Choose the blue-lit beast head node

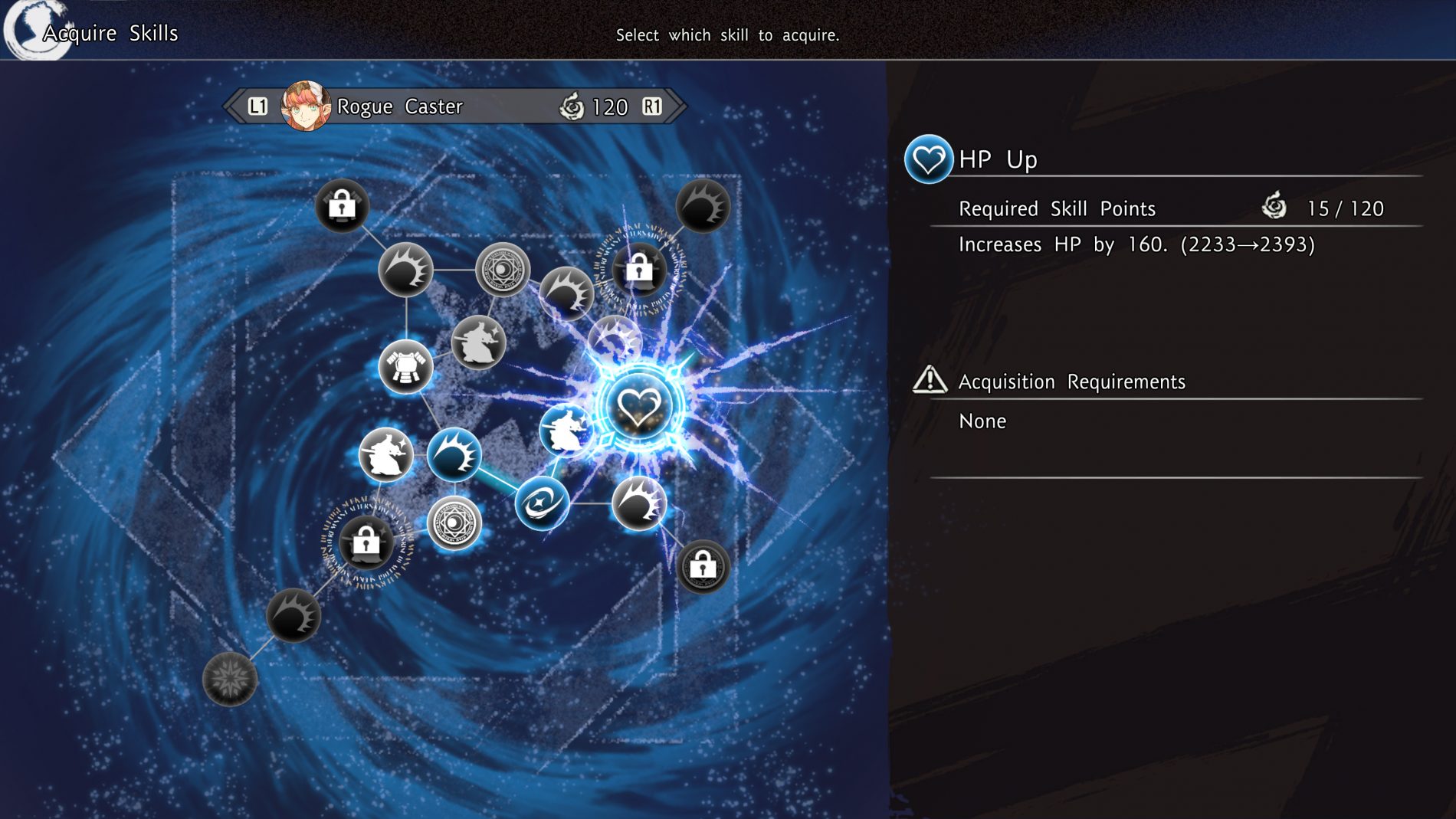point(566,431)
